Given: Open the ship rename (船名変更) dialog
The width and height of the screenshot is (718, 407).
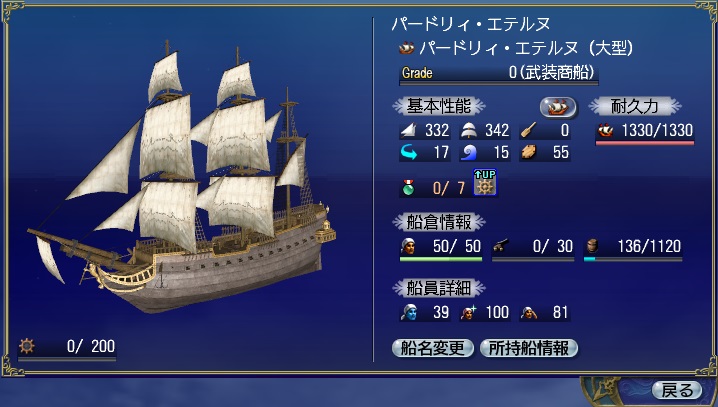Looking at the screenshot, I should (x=433, y=349).
